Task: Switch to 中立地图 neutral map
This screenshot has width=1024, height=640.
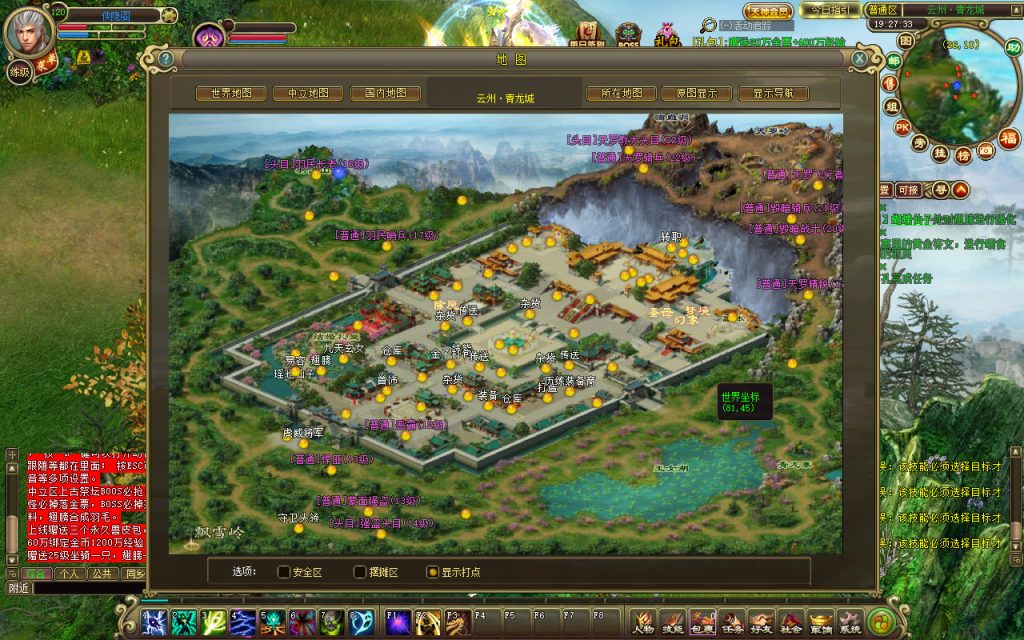Action: (308, 93)
